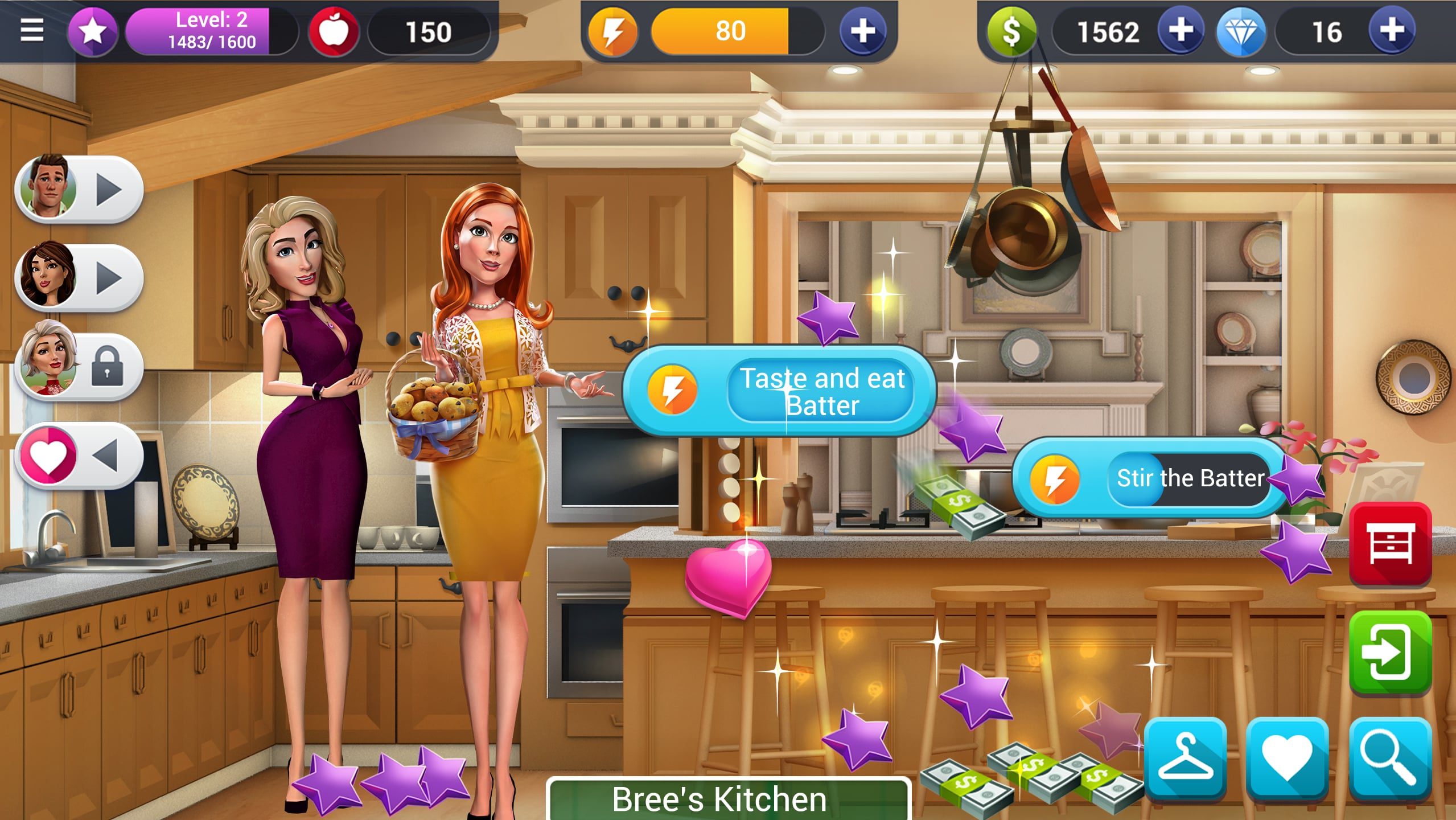Open the hamburger menu top left
Image resolution: width=1456 pixels, height=820 pixels.
[x=32, y=28]
